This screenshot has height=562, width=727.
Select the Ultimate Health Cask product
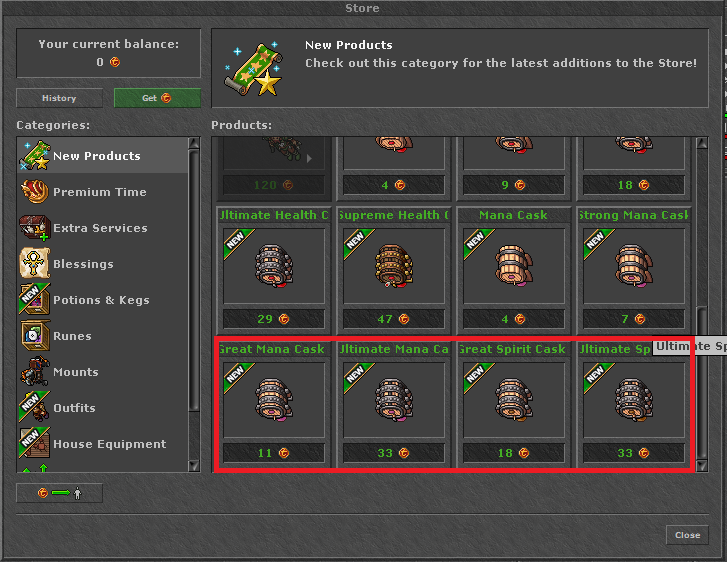[x=273, y=266]
